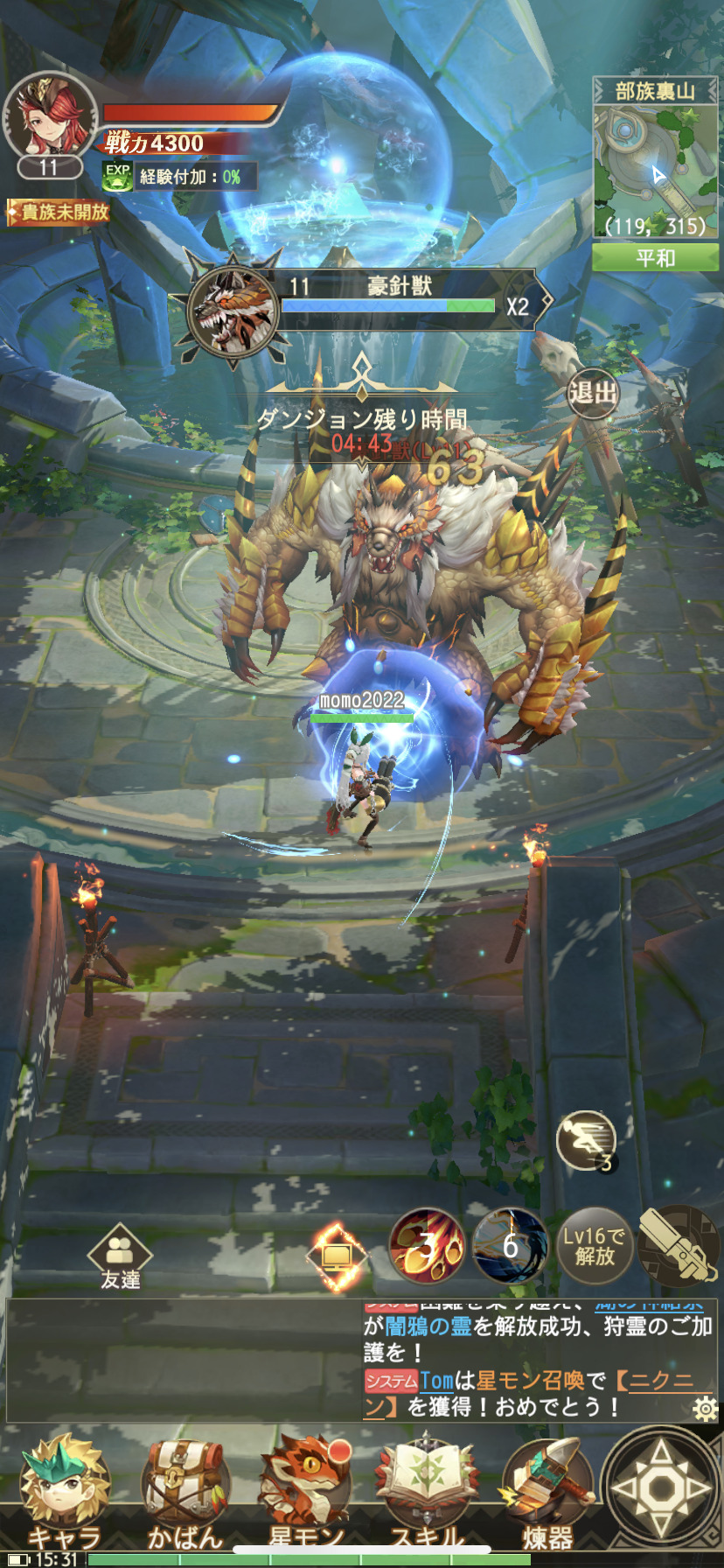Fire the gun weapon attack button

point(678,1246)
